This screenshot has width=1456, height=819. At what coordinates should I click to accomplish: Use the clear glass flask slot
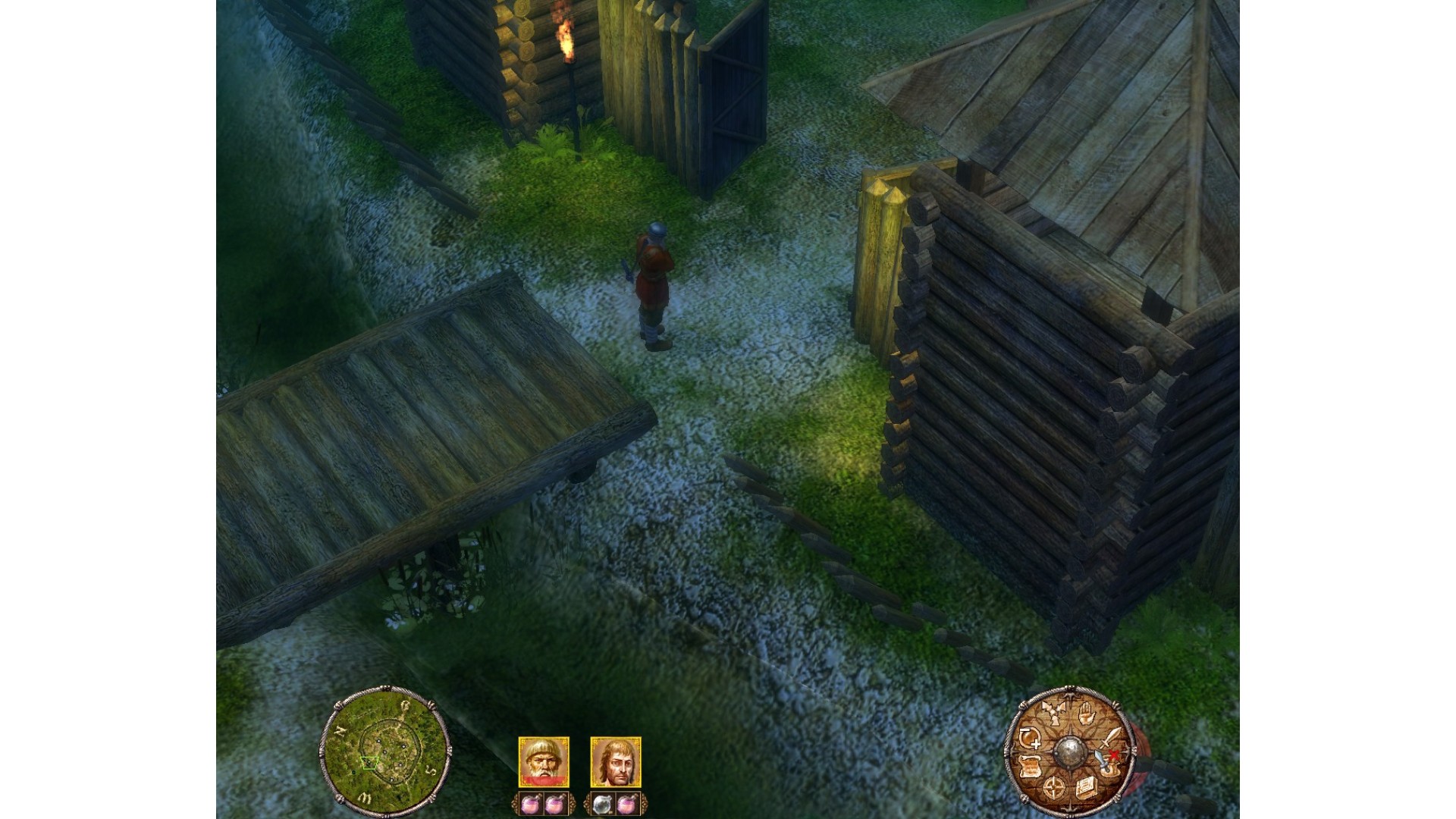[x=603, y=804]
